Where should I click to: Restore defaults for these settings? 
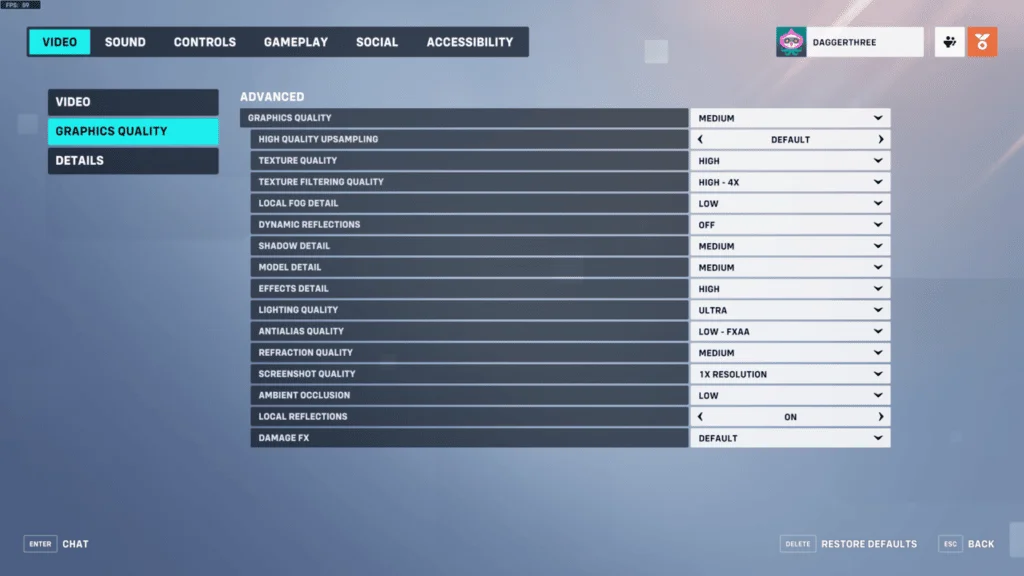tap(849, 544)
